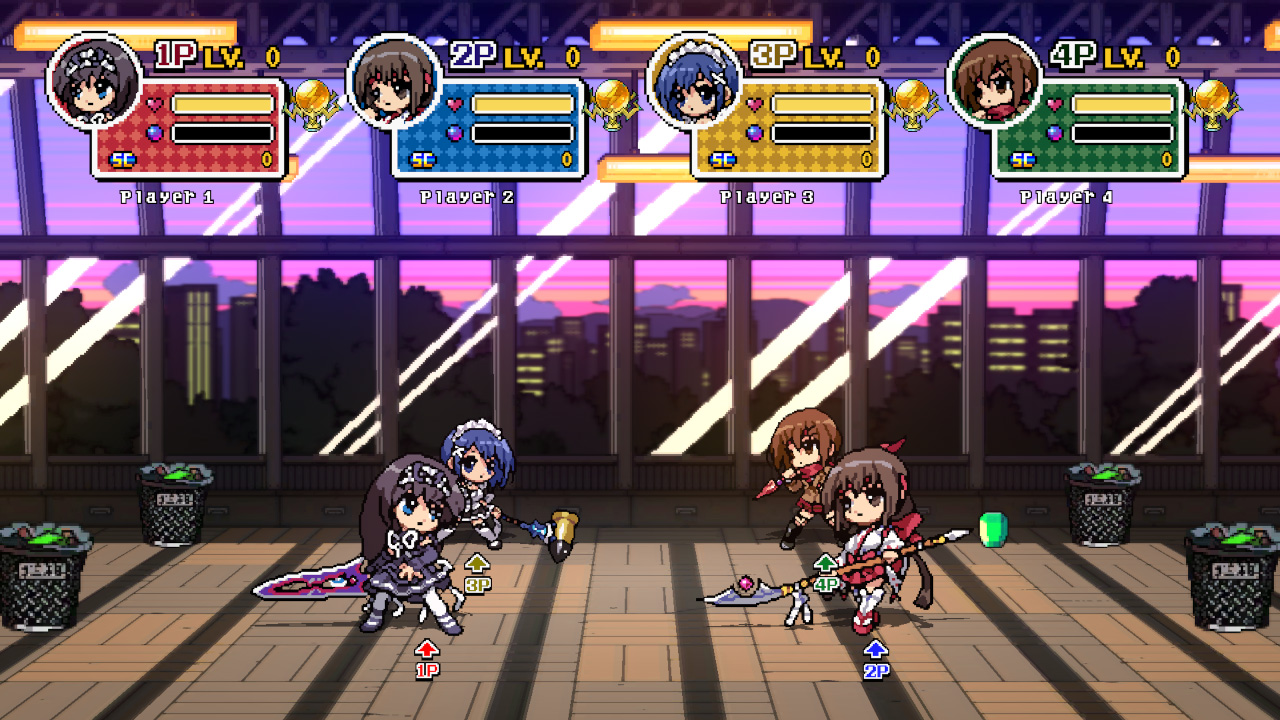Select the trophy icon beside Player 1's panel

click(312, 103)
